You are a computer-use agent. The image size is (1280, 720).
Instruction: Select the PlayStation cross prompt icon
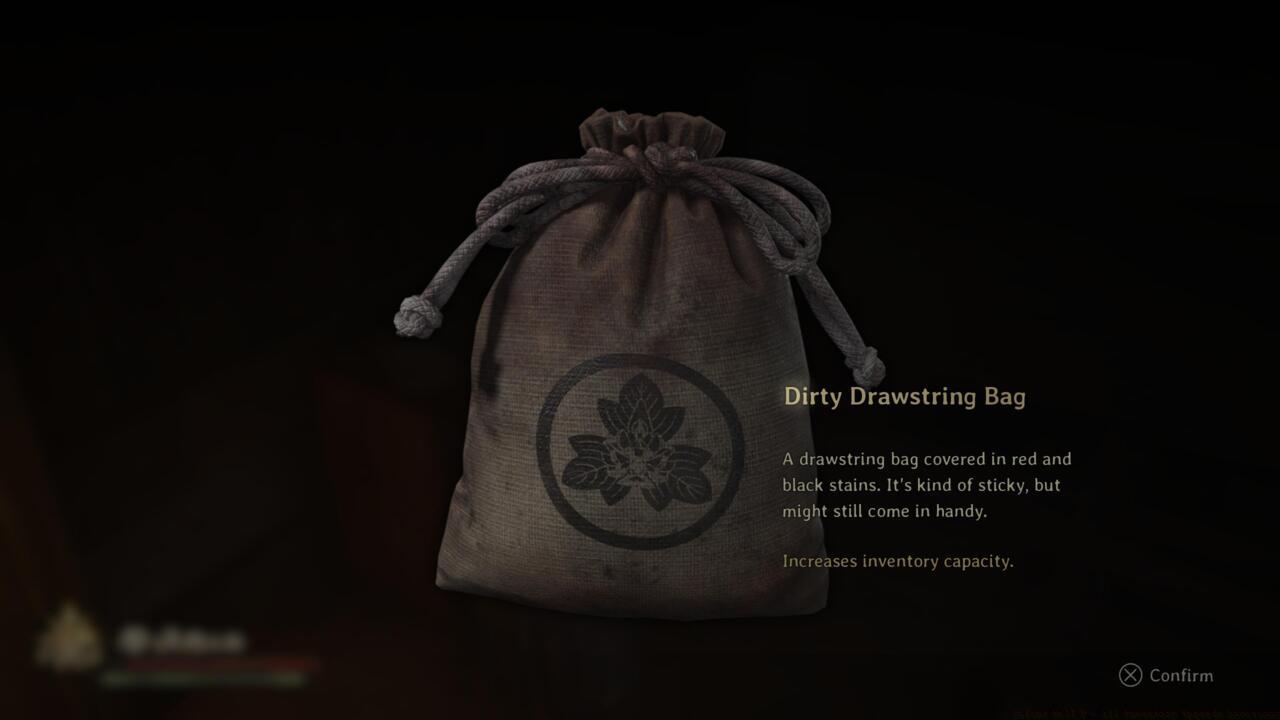pos(1130,676)
